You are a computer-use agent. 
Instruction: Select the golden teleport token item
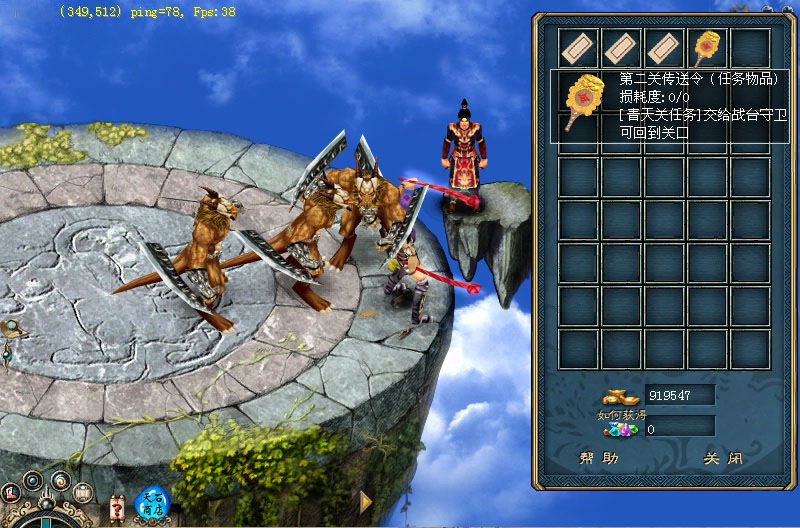(x=708, y=46)
